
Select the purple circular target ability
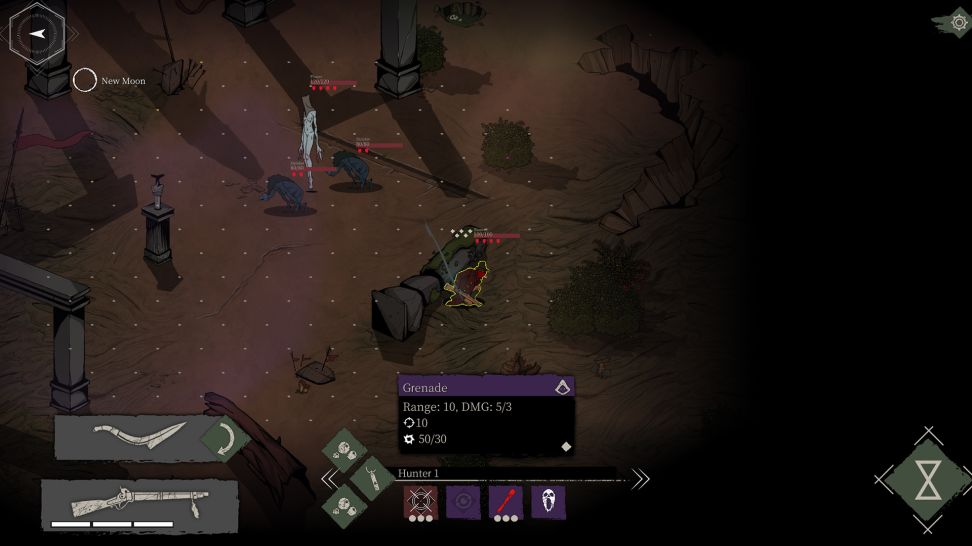[461, 502]
